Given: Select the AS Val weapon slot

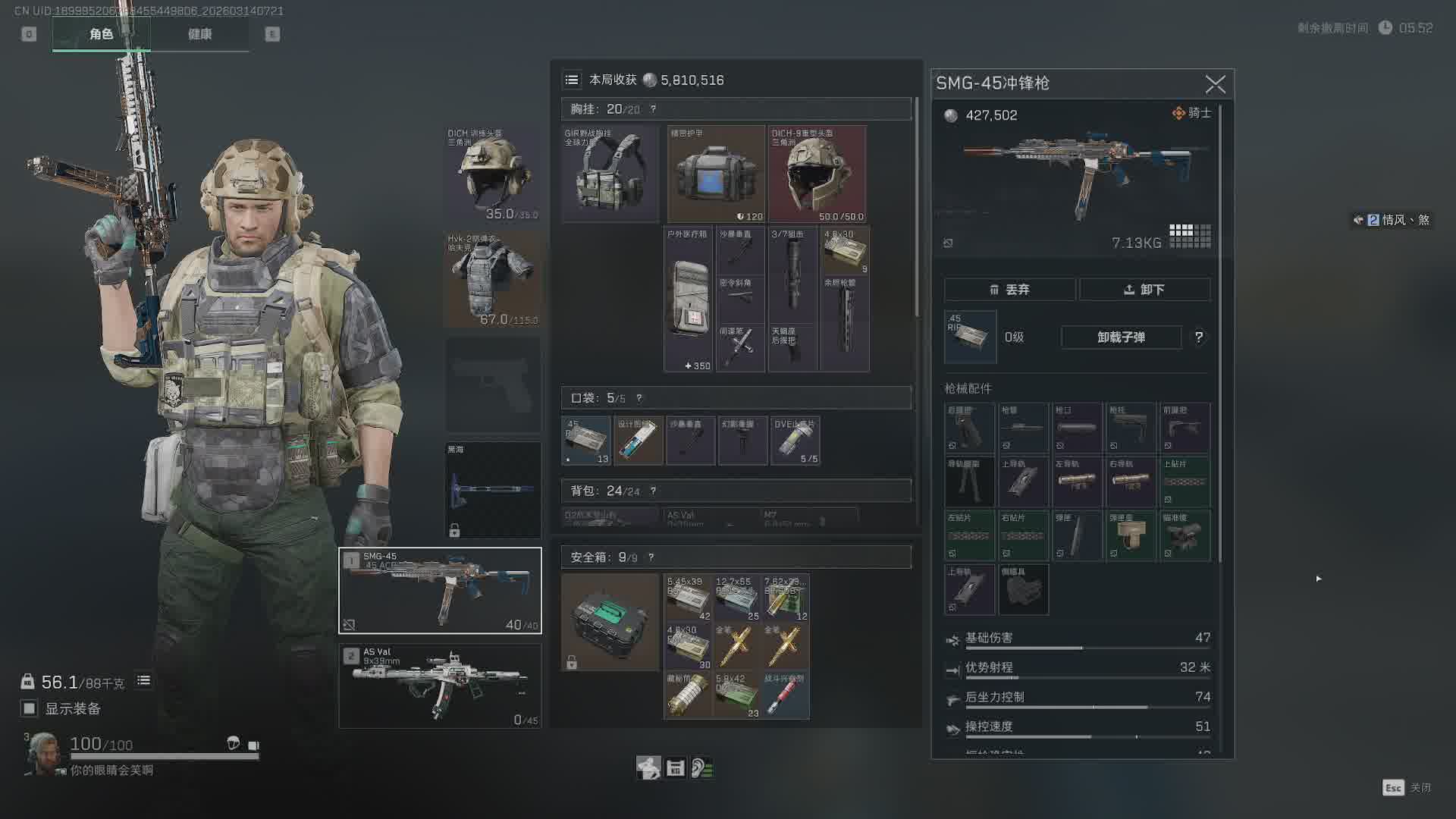Looking at the screenshot, I should (440, 686).
